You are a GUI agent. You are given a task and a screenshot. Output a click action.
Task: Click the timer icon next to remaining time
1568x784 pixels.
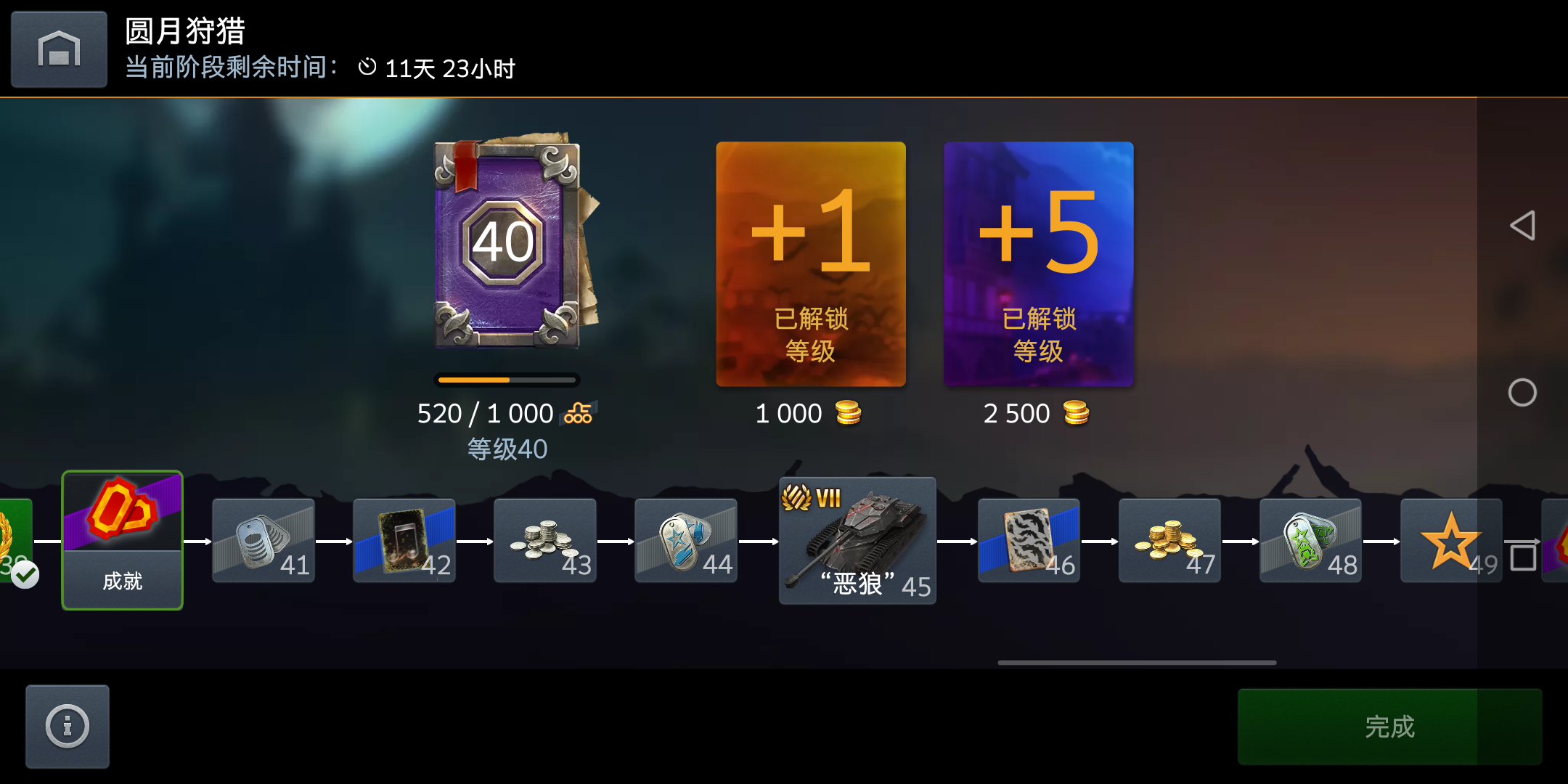point(367,68)
